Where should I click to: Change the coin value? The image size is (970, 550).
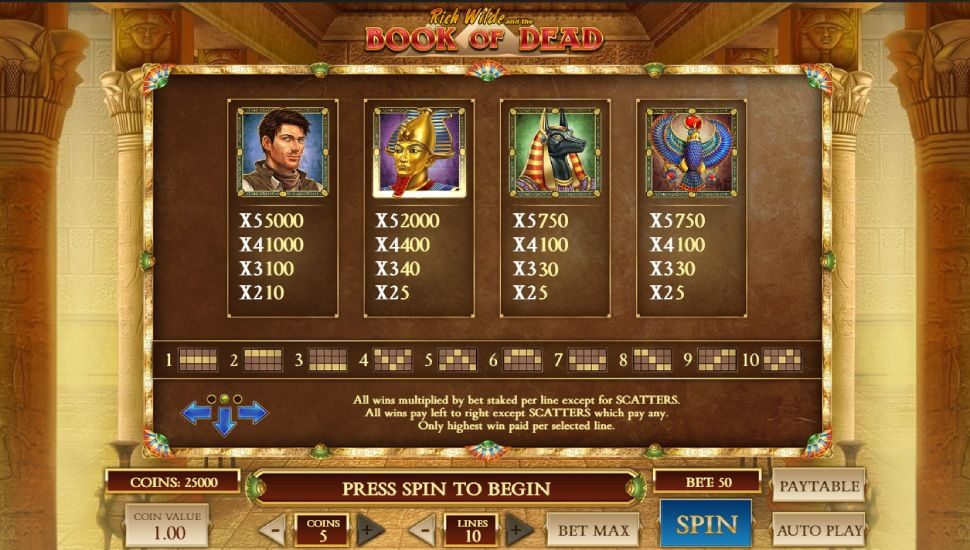pyautogui.click(x=167, y=525)
